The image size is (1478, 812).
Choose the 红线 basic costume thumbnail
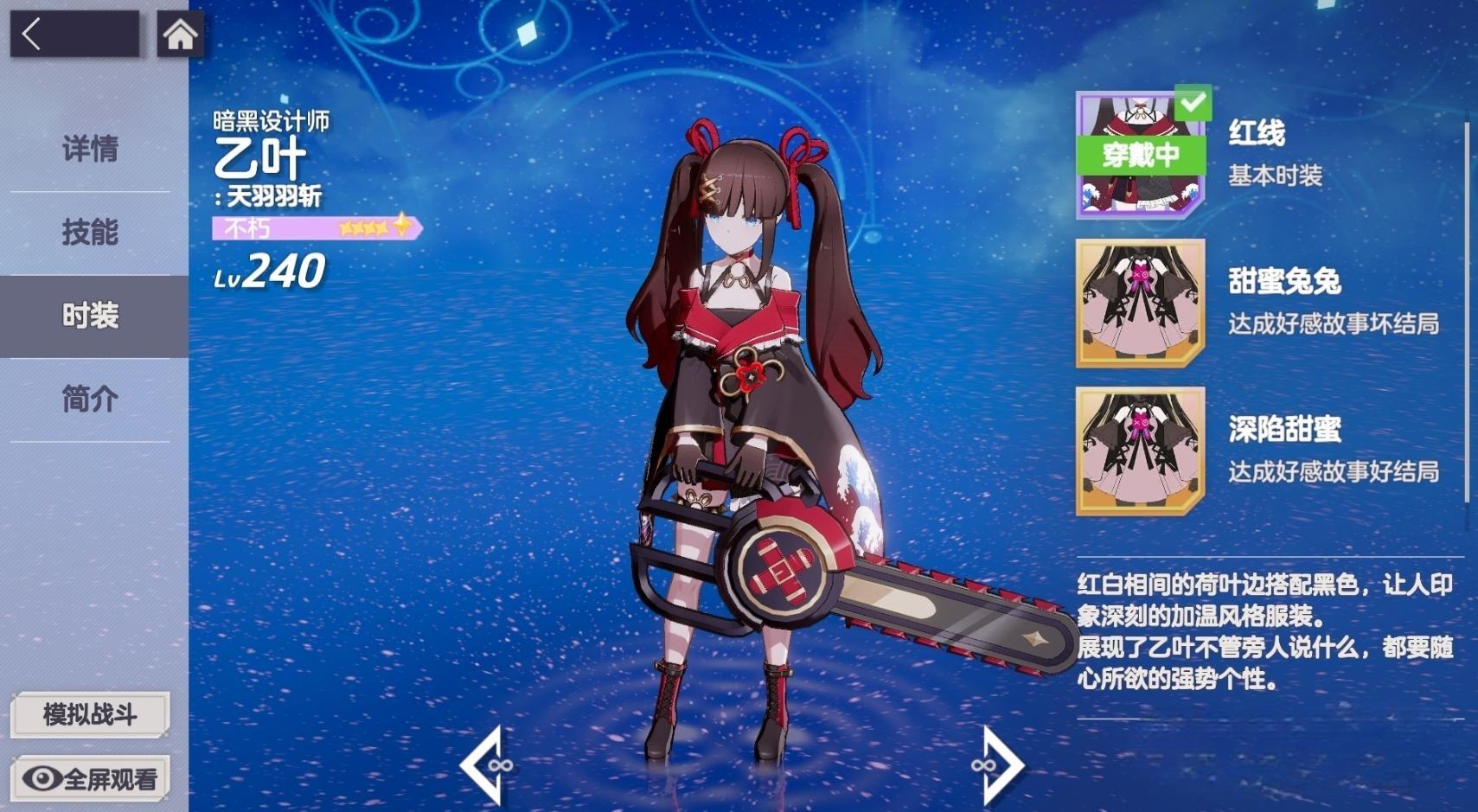tap(1140, 156)
